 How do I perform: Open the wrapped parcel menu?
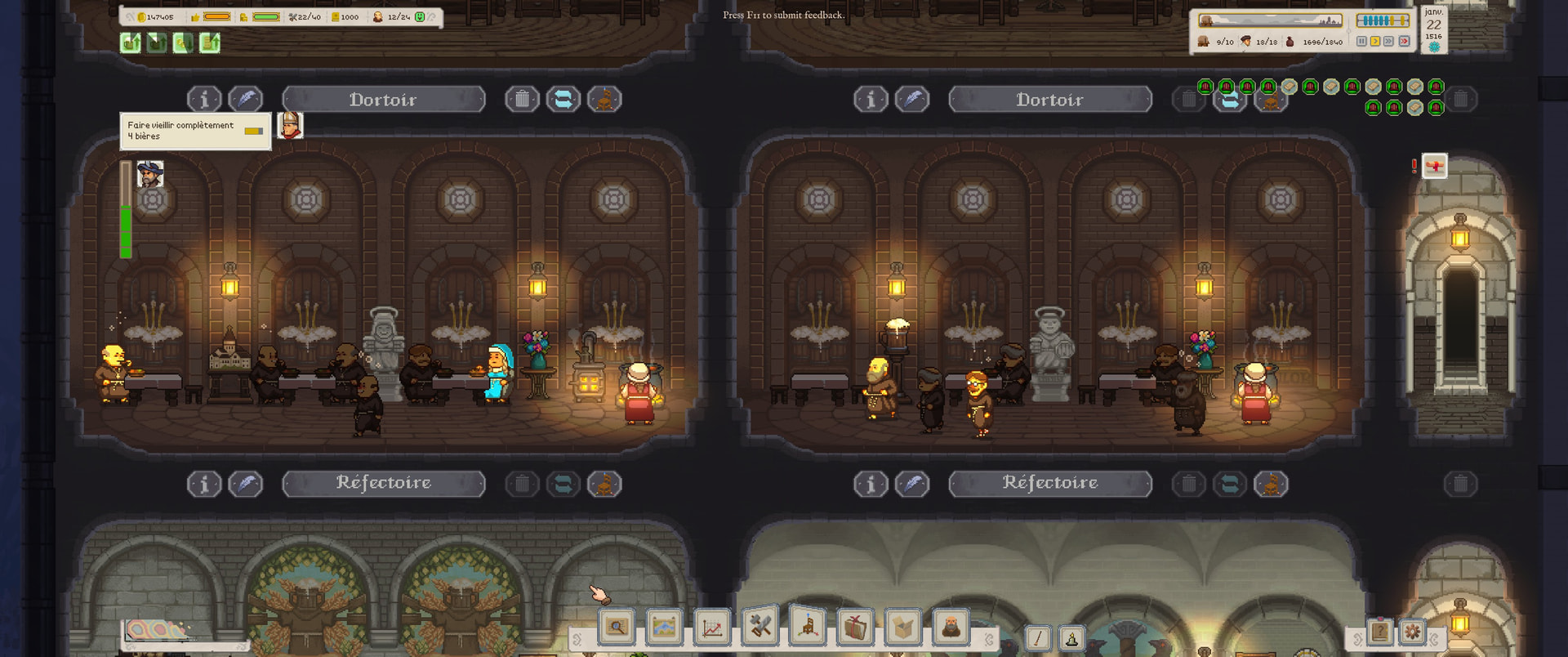click(x=855, y=628)
